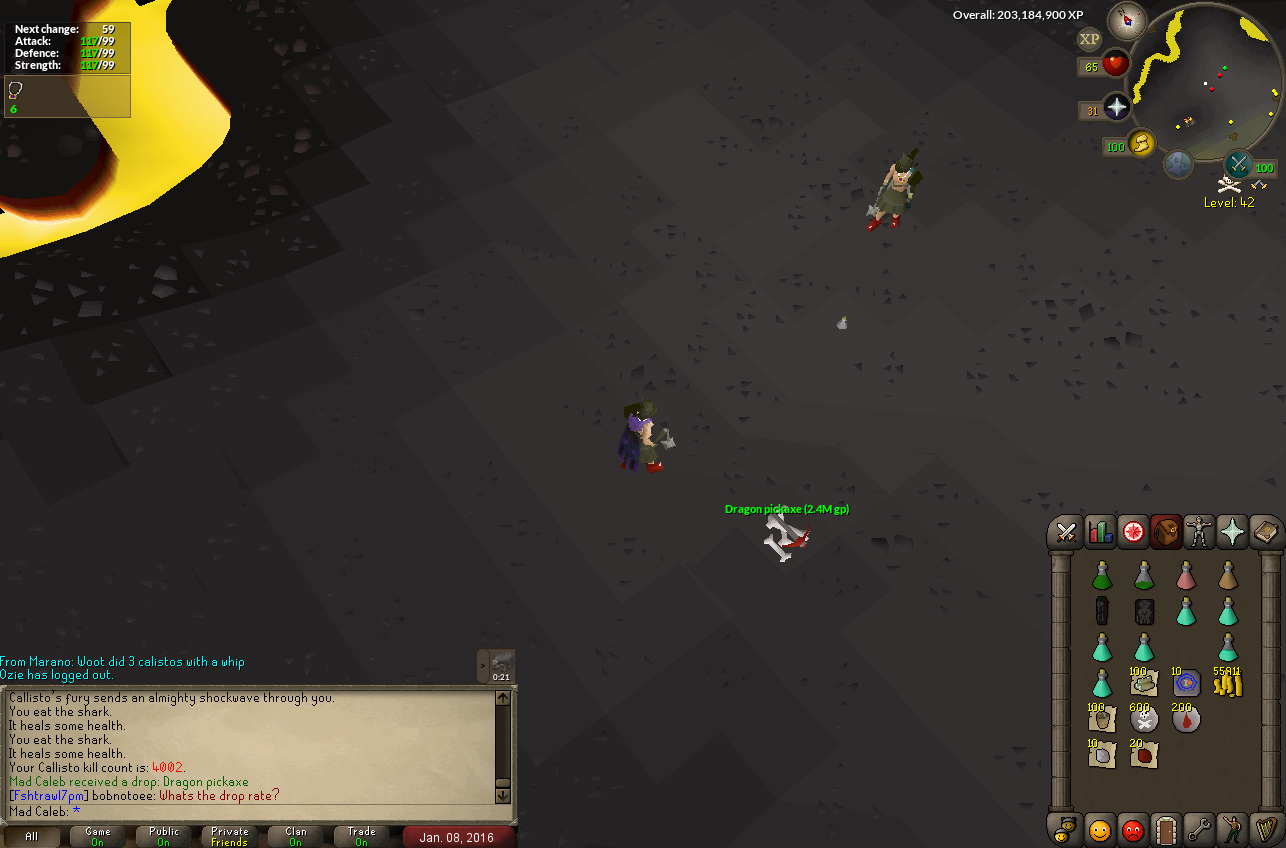Select the coins stack in inventory
Viewport: 1286px width, 848px height.
pyautogui.click(x=1227, y=682)
